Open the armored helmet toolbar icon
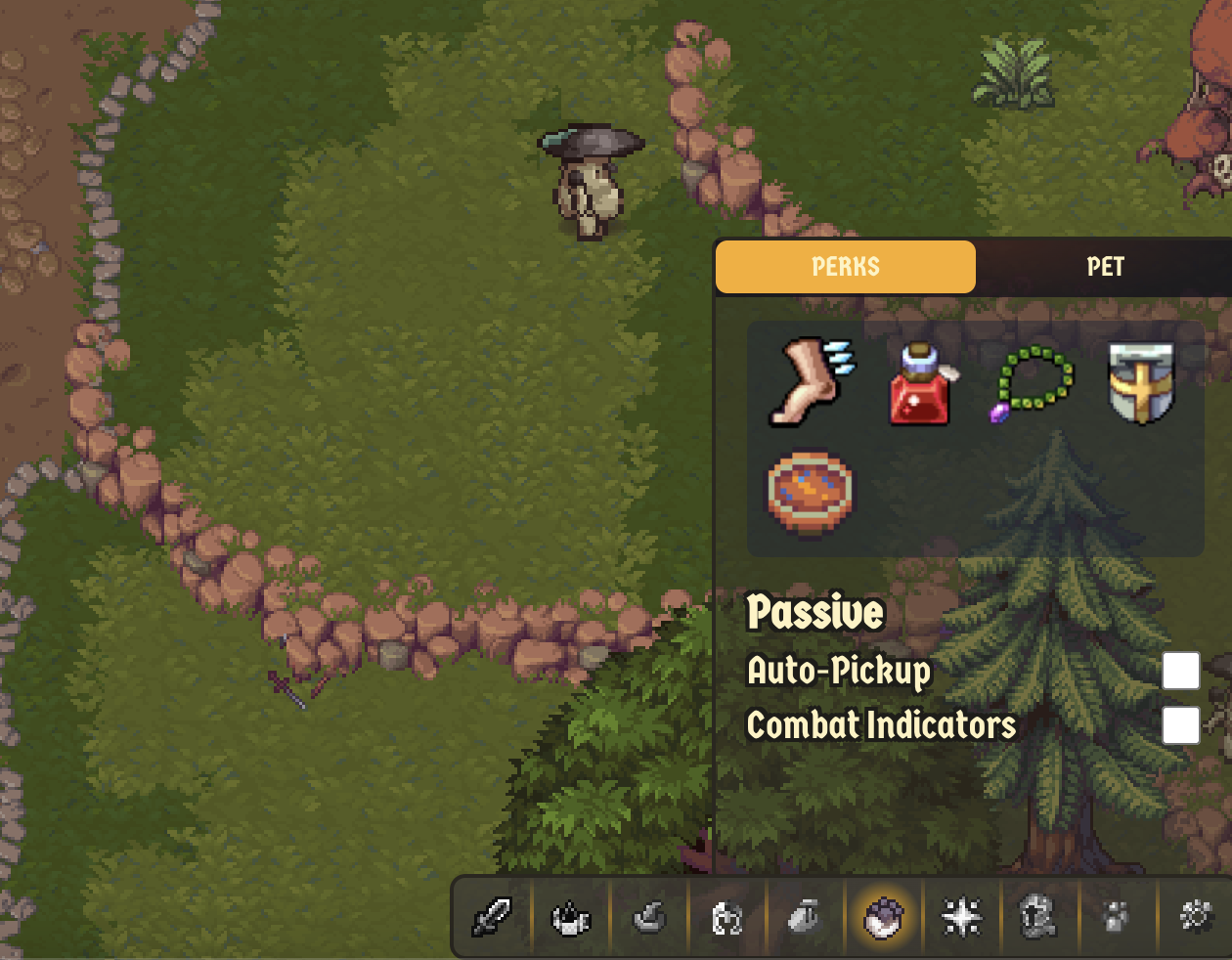The height and width of the screenshot is (960, 1232). 1038,918
